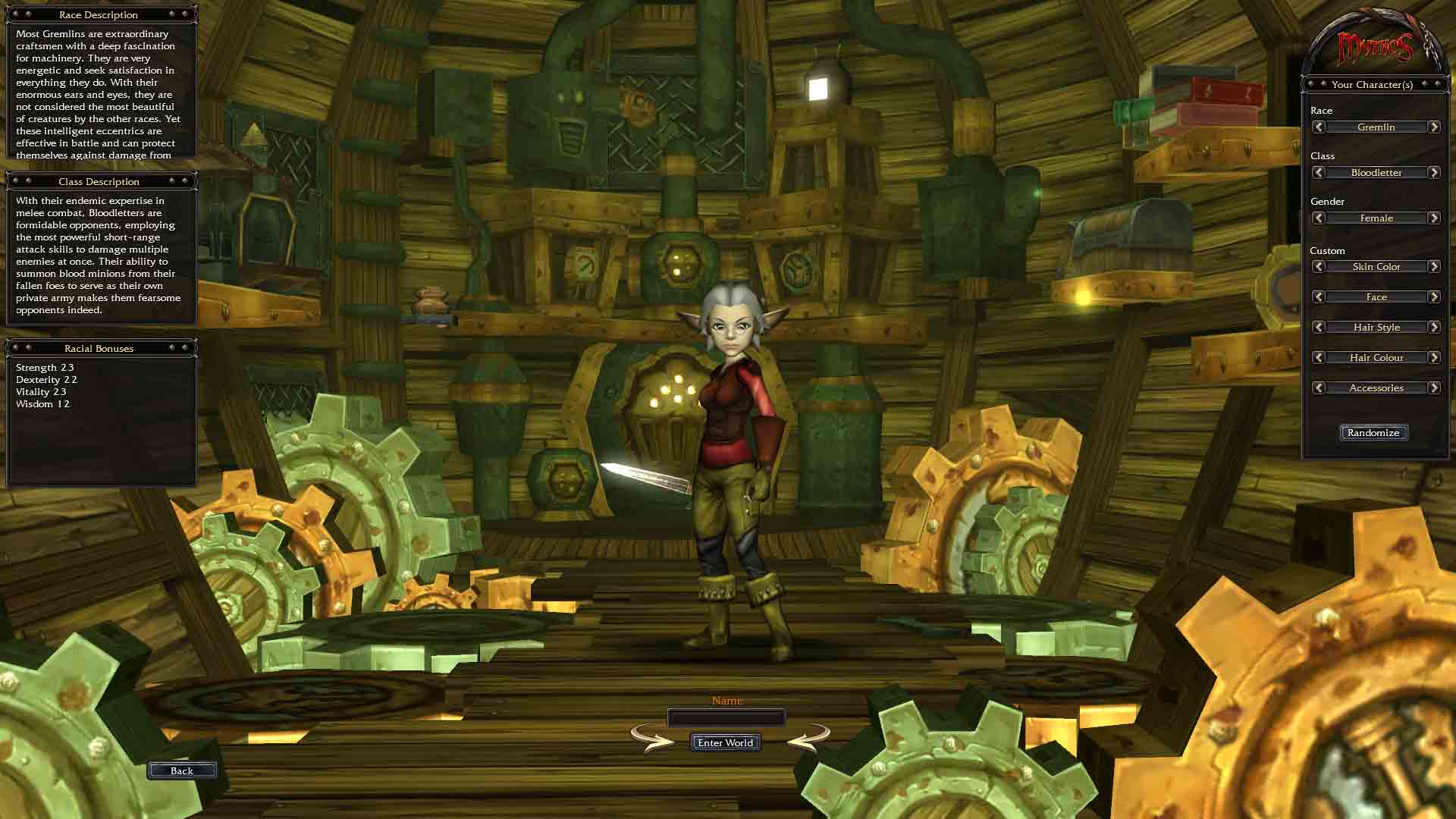
Task: Show the previous Face option
Action: [1319, 297]
